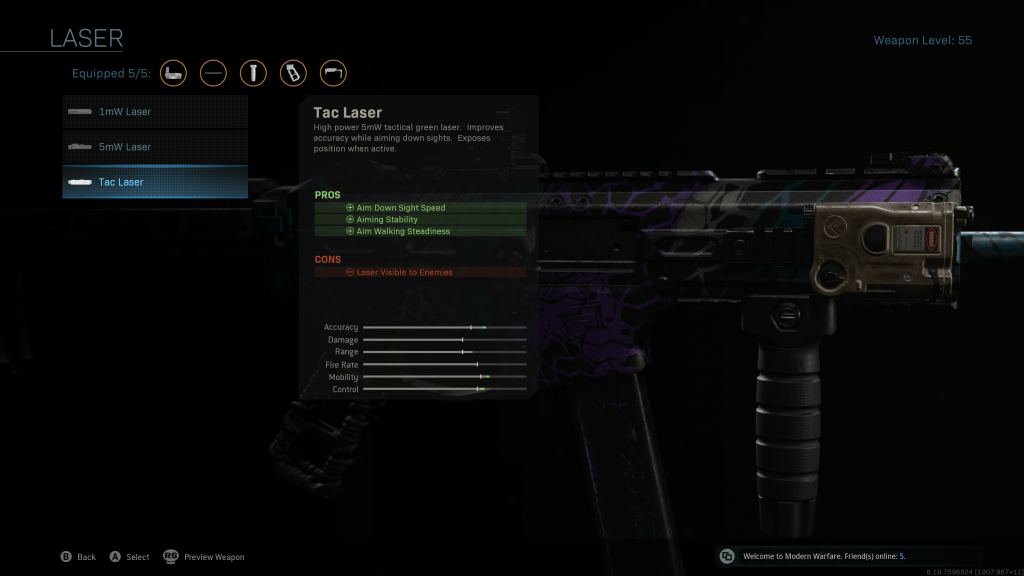
Task: Choose the 5mW Laser option
Action: [155, 147]
